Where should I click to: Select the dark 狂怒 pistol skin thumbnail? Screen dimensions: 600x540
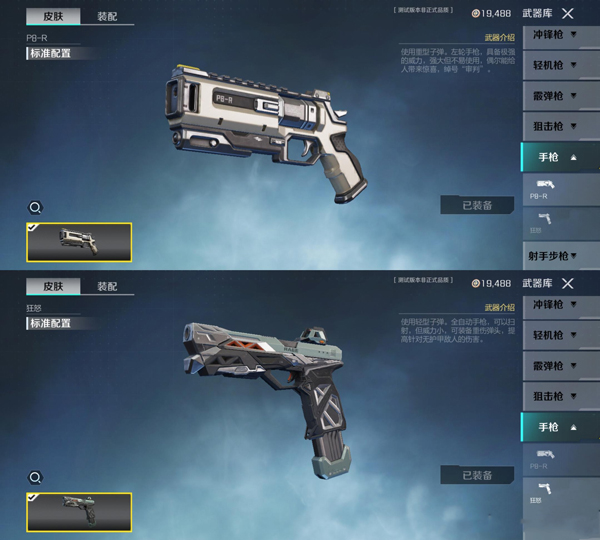tap(79, 511)
